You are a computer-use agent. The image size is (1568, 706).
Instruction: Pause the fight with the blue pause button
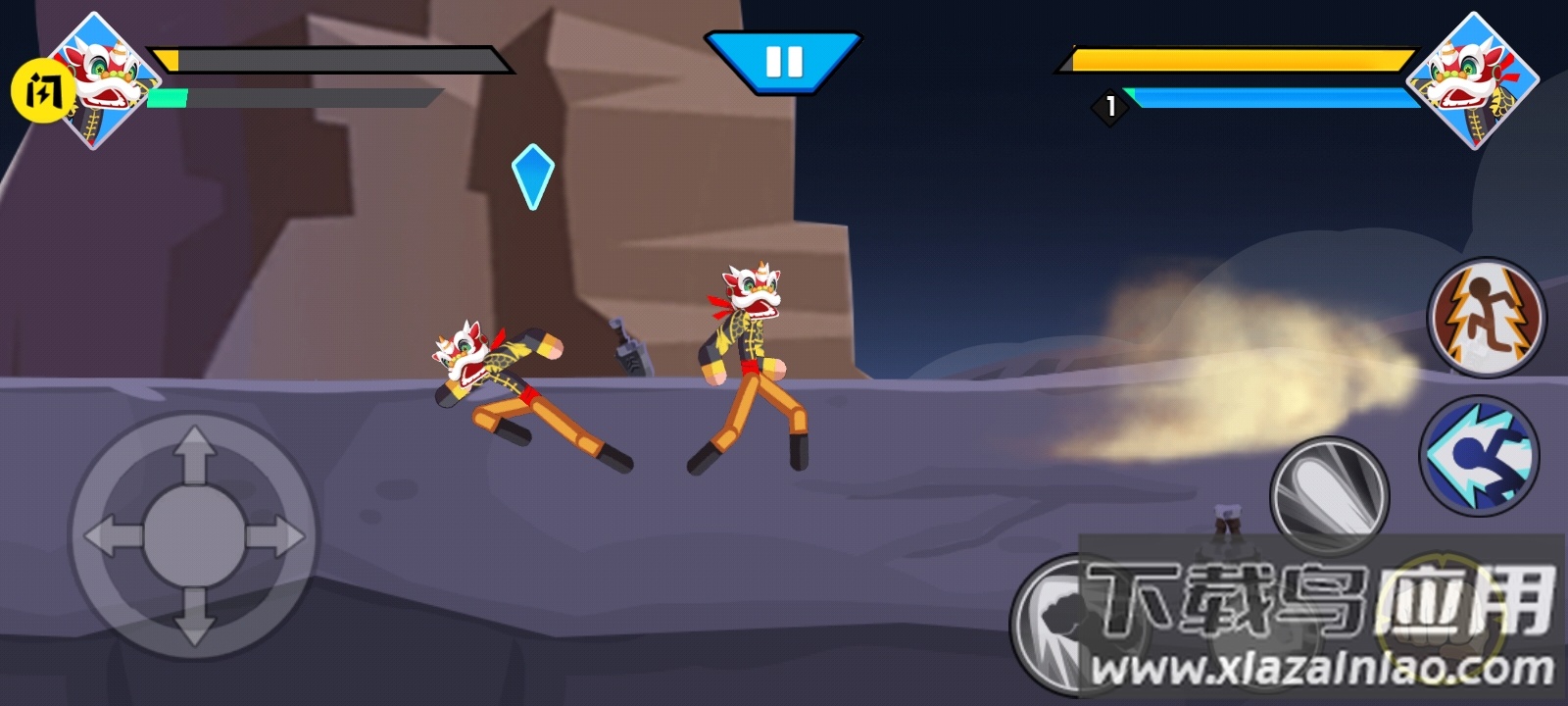click(783, 62)
